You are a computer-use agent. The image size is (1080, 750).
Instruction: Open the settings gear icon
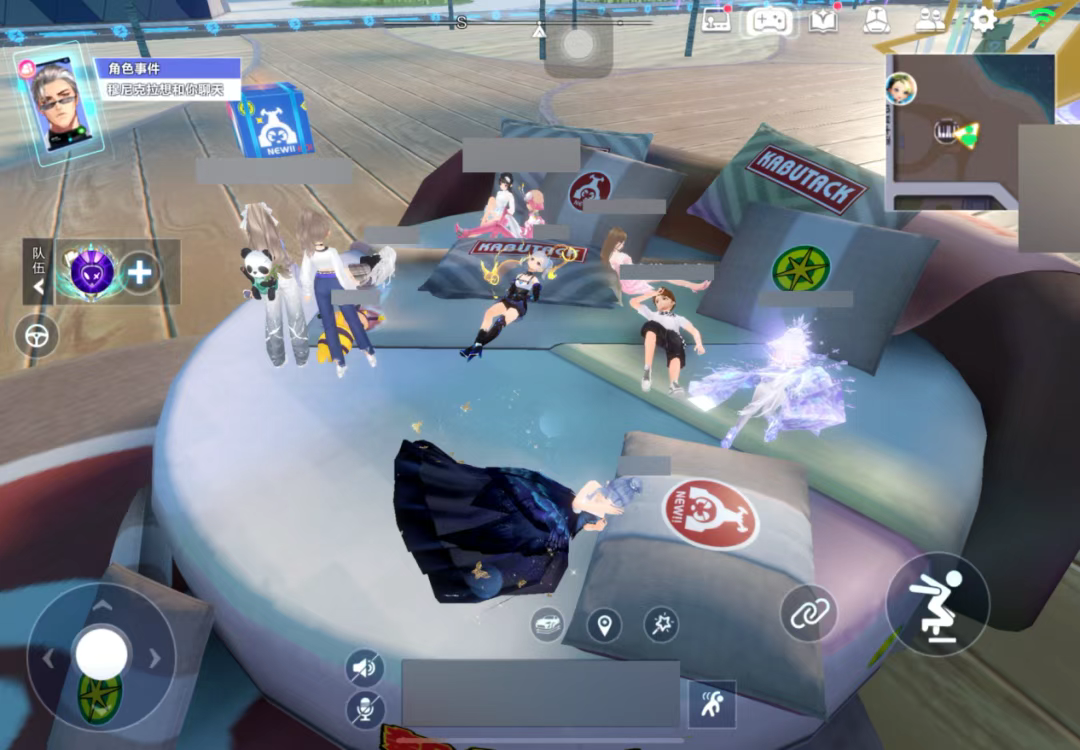click(984, 19)
